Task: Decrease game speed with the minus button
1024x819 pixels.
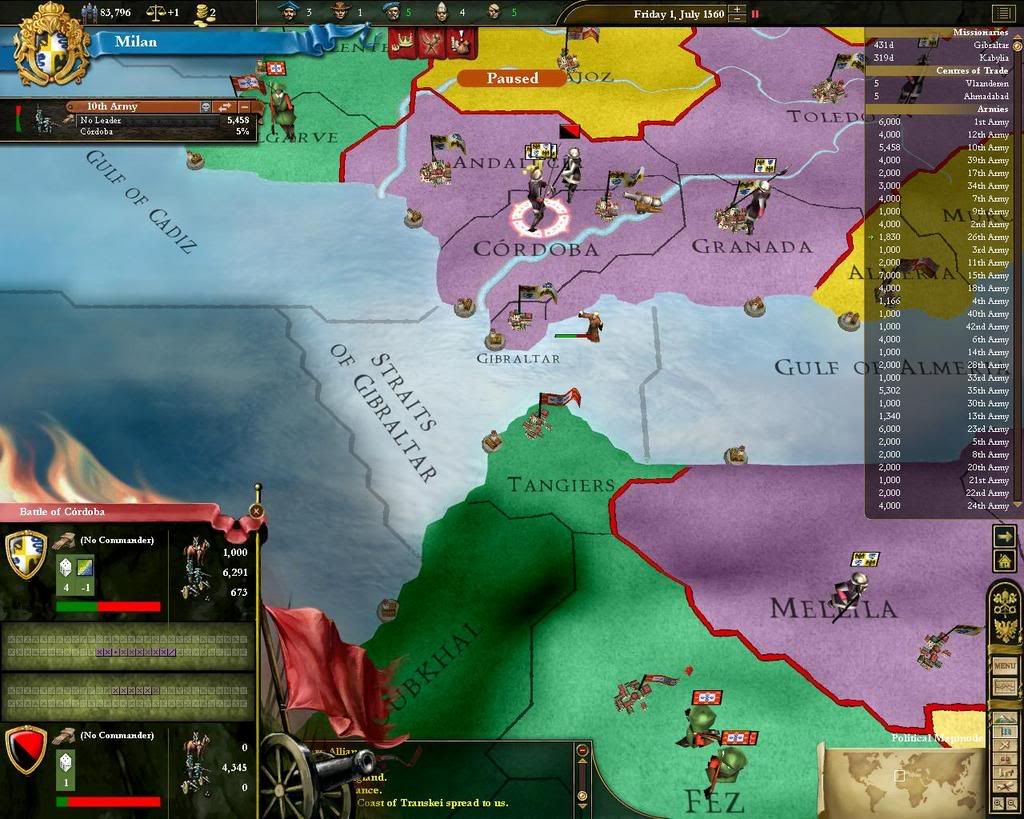Action: 737,20
